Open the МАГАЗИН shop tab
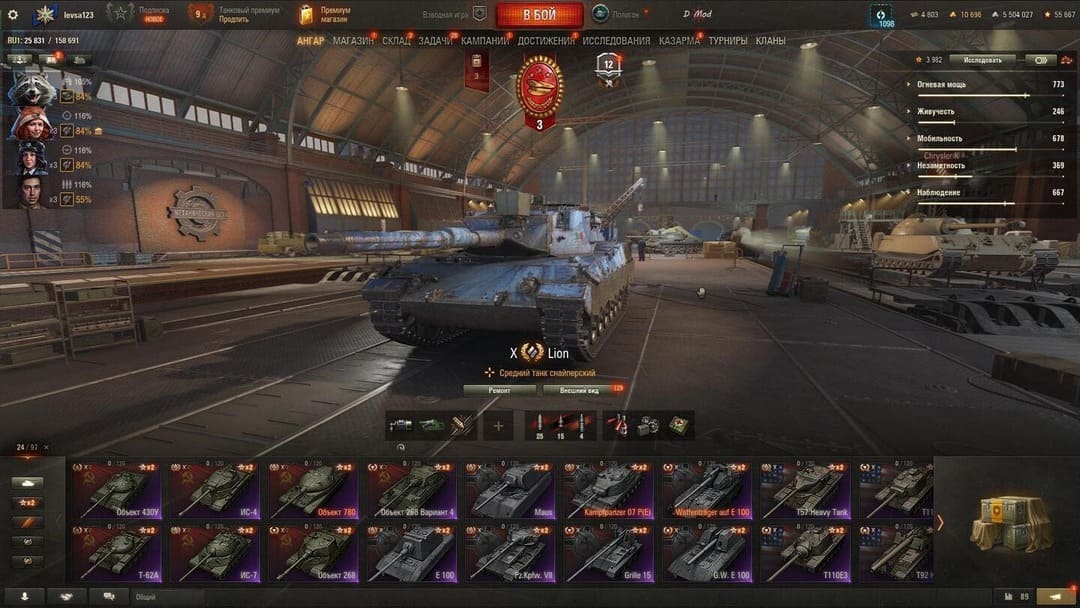The width and height of the screenshot is (1080, 608). [352, 41]
